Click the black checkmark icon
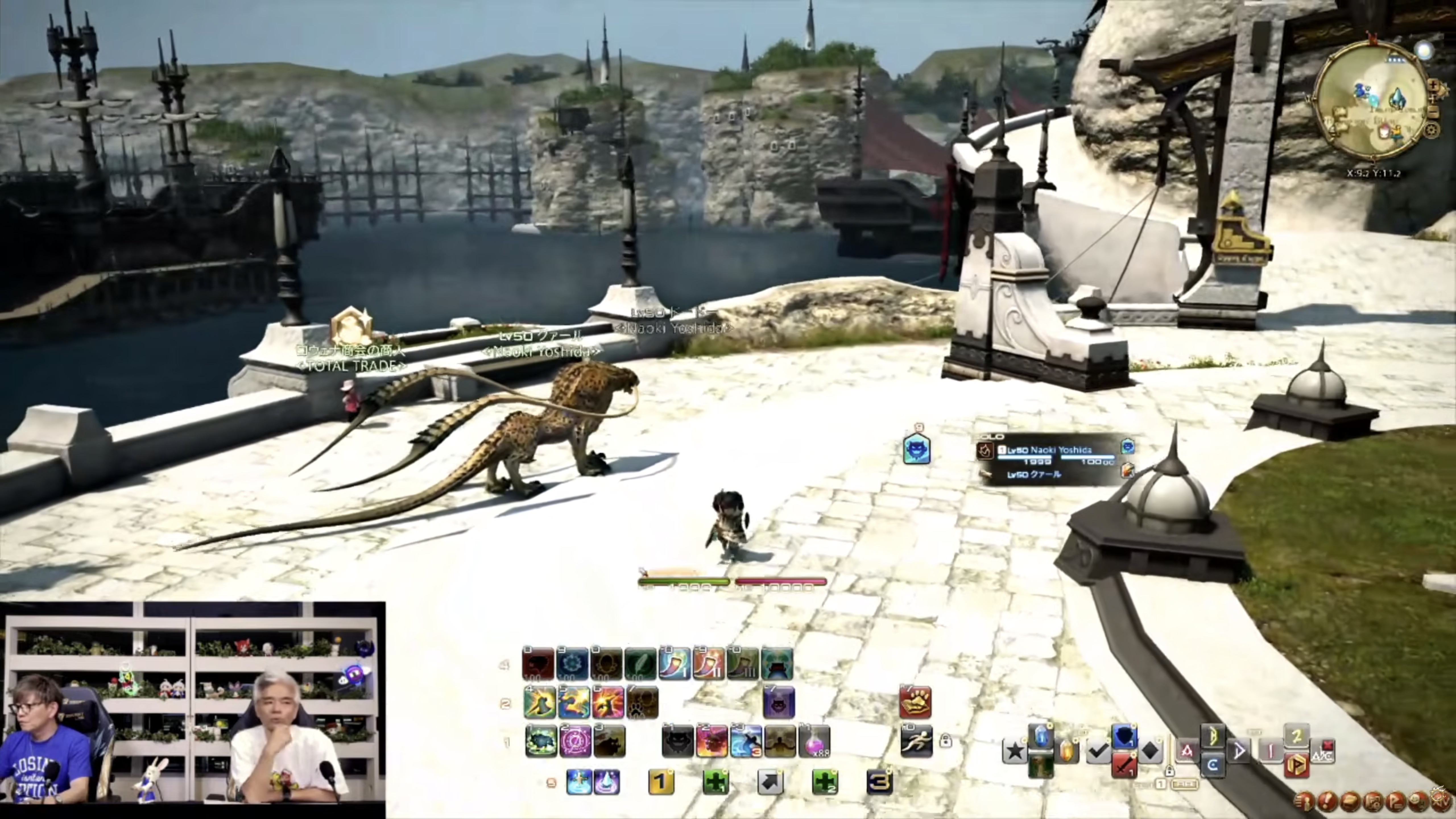 (1098, 751)
